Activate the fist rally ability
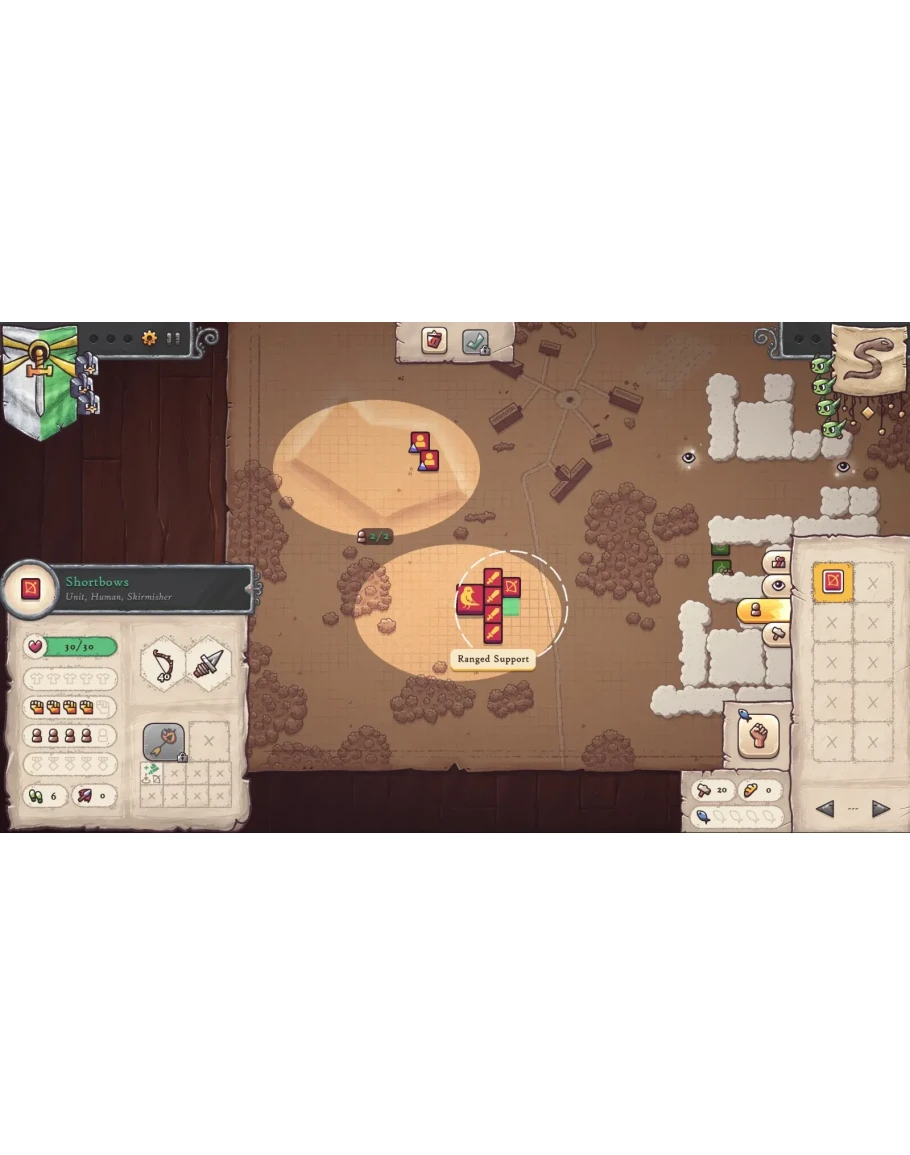This screenshot has width=910, height=1155. click(758, 736)
